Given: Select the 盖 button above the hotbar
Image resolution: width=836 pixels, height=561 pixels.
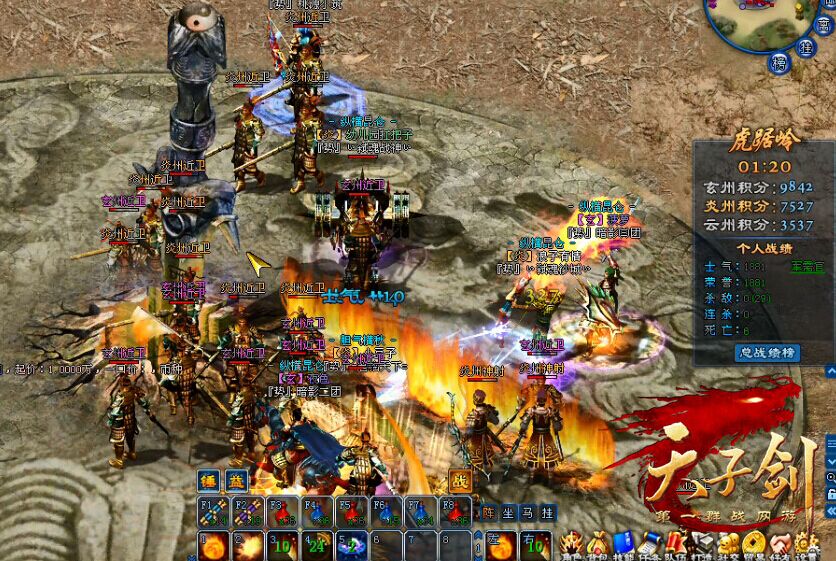Looking at the screenshot, I should 236,479.
